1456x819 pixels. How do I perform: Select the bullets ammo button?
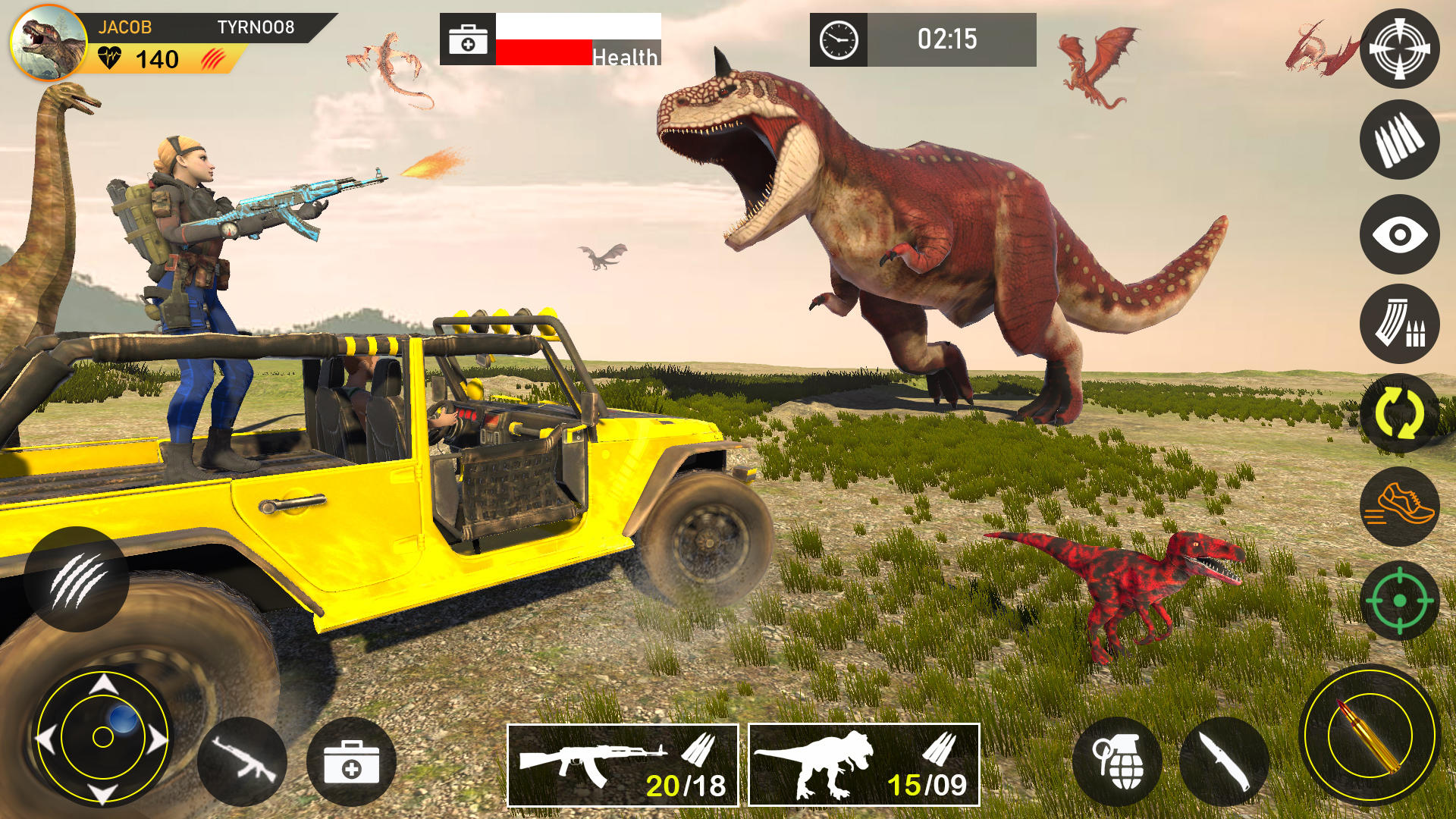(x=1399, y=140)
